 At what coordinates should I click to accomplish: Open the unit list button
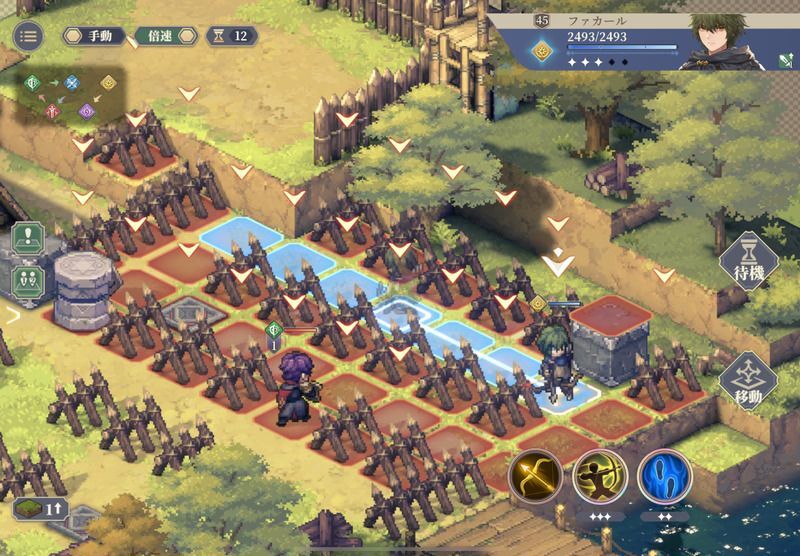click(x=28, y=278)
